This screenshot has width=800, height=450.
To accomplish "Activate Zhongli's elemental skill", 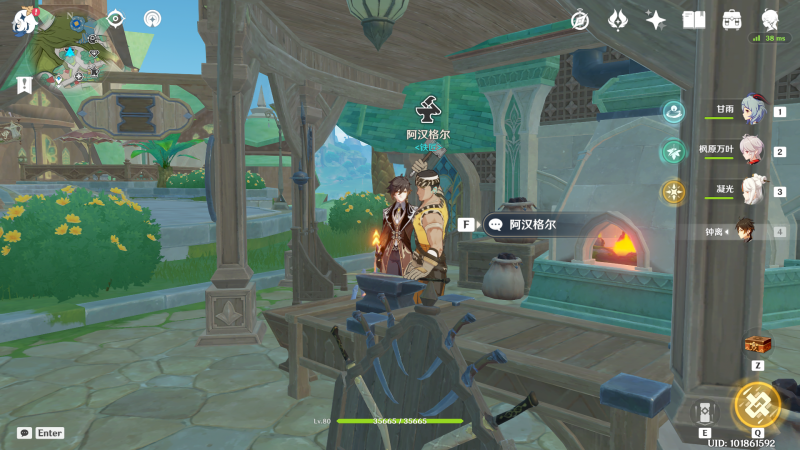I will (x=705, y=412).
